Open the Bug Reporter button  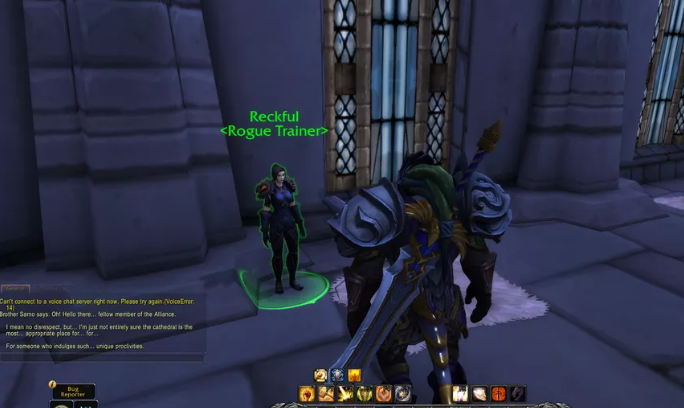coord(73,392)
